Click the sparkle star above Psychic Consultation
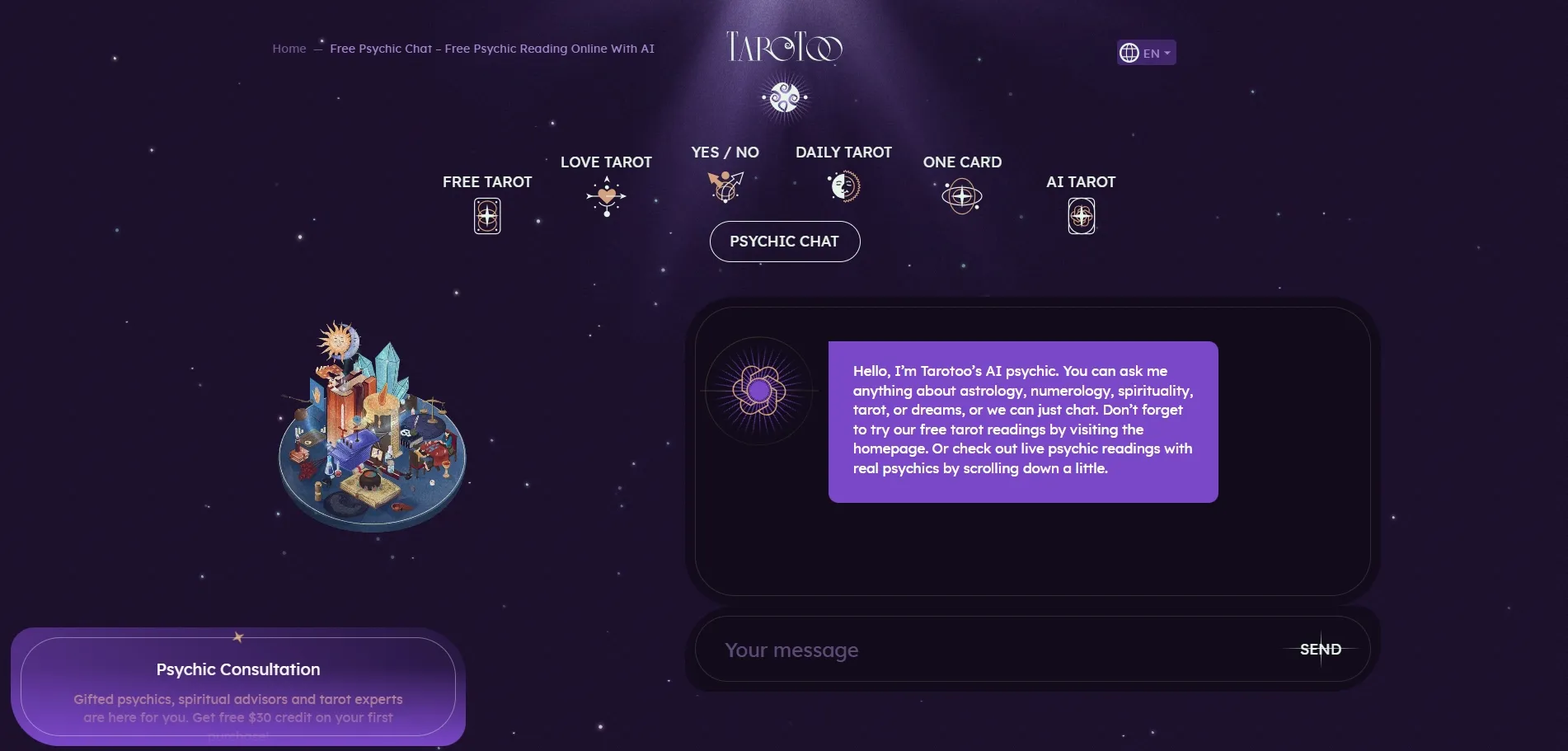1568x751 pixels. [237, 636]
